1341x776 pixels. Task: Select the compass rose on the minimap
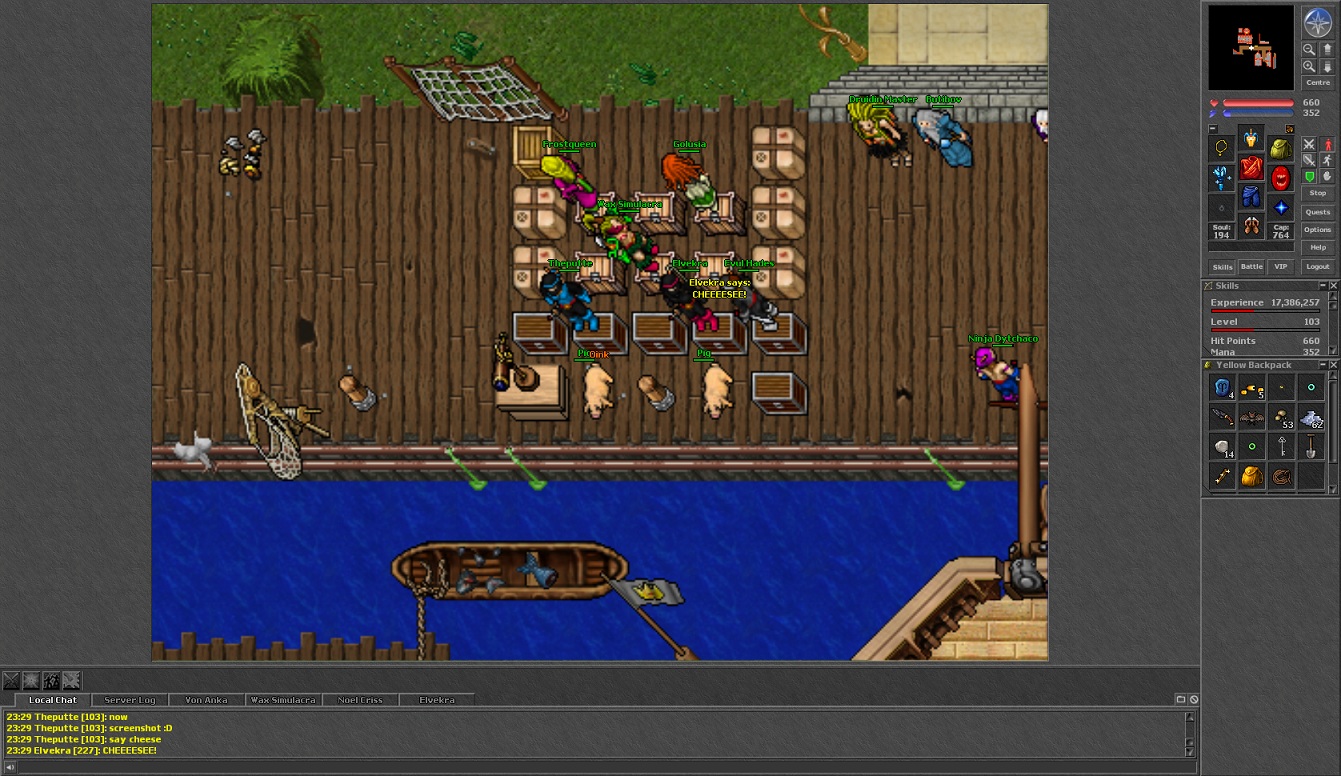click(x=1318, y=22)
